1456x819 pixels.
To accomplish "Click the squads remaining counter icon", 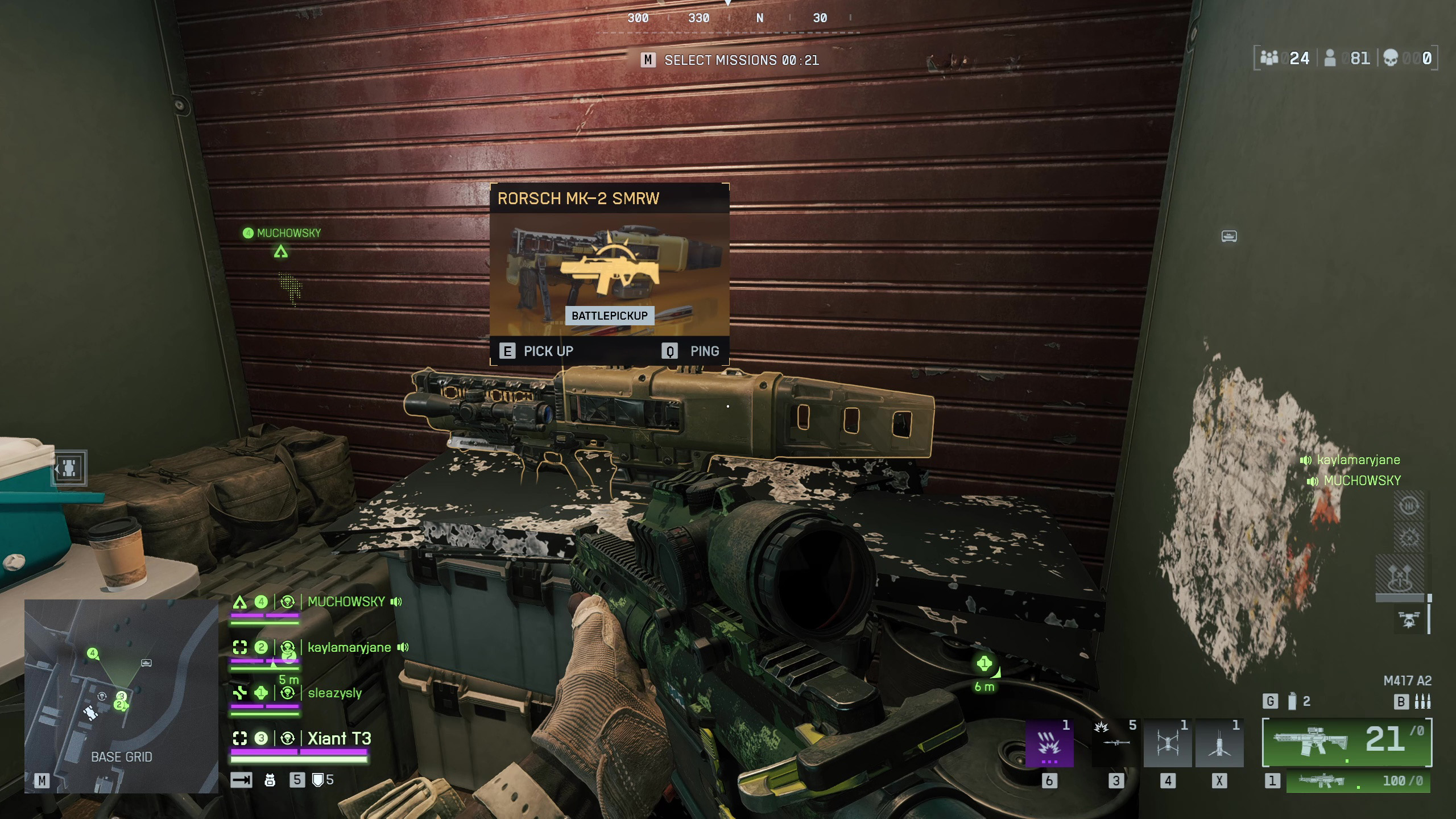I will tap(1269, 58).
